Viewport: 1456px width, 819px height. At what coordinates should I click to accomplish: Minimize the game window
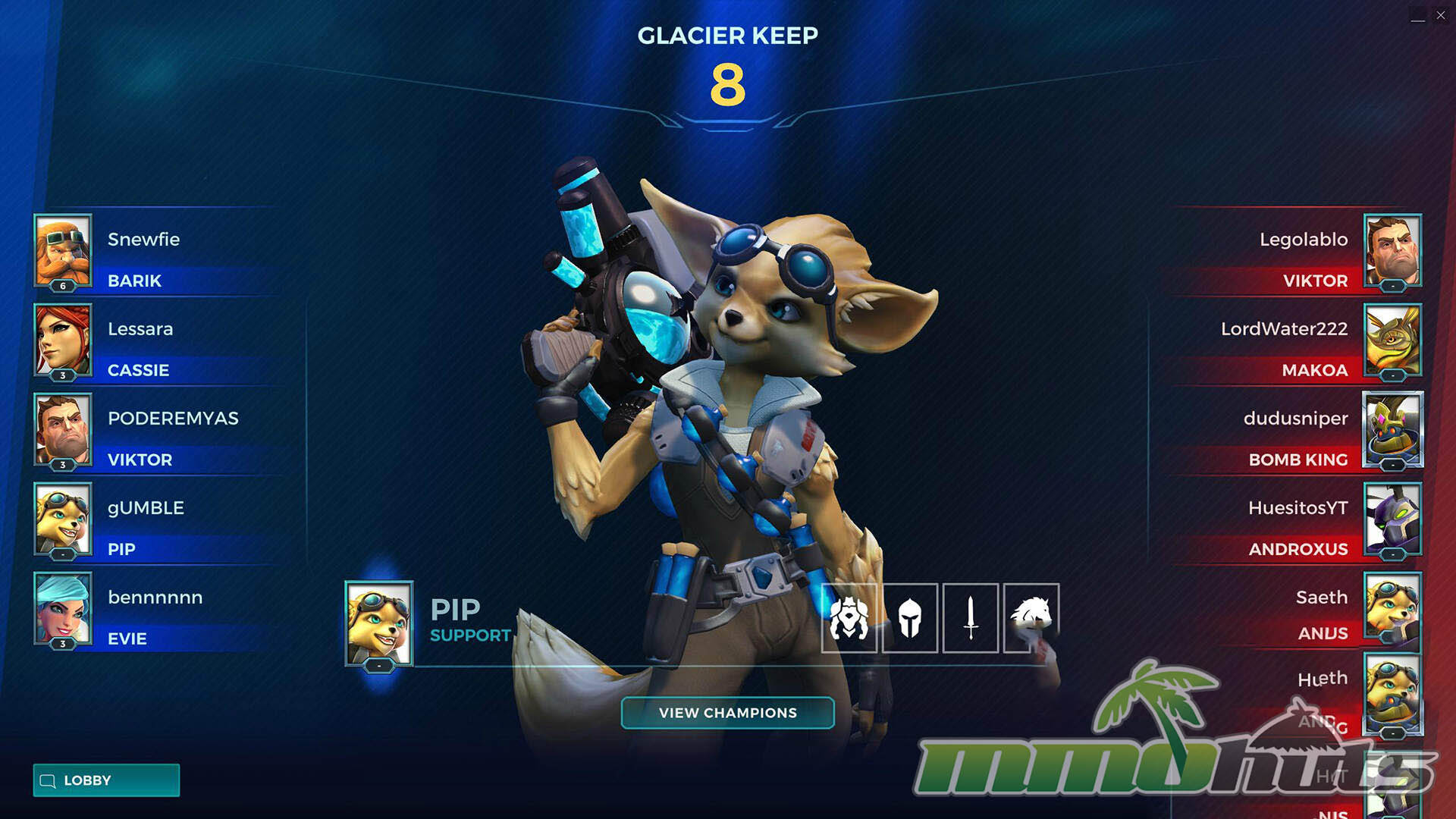[x=1417, y=15]
